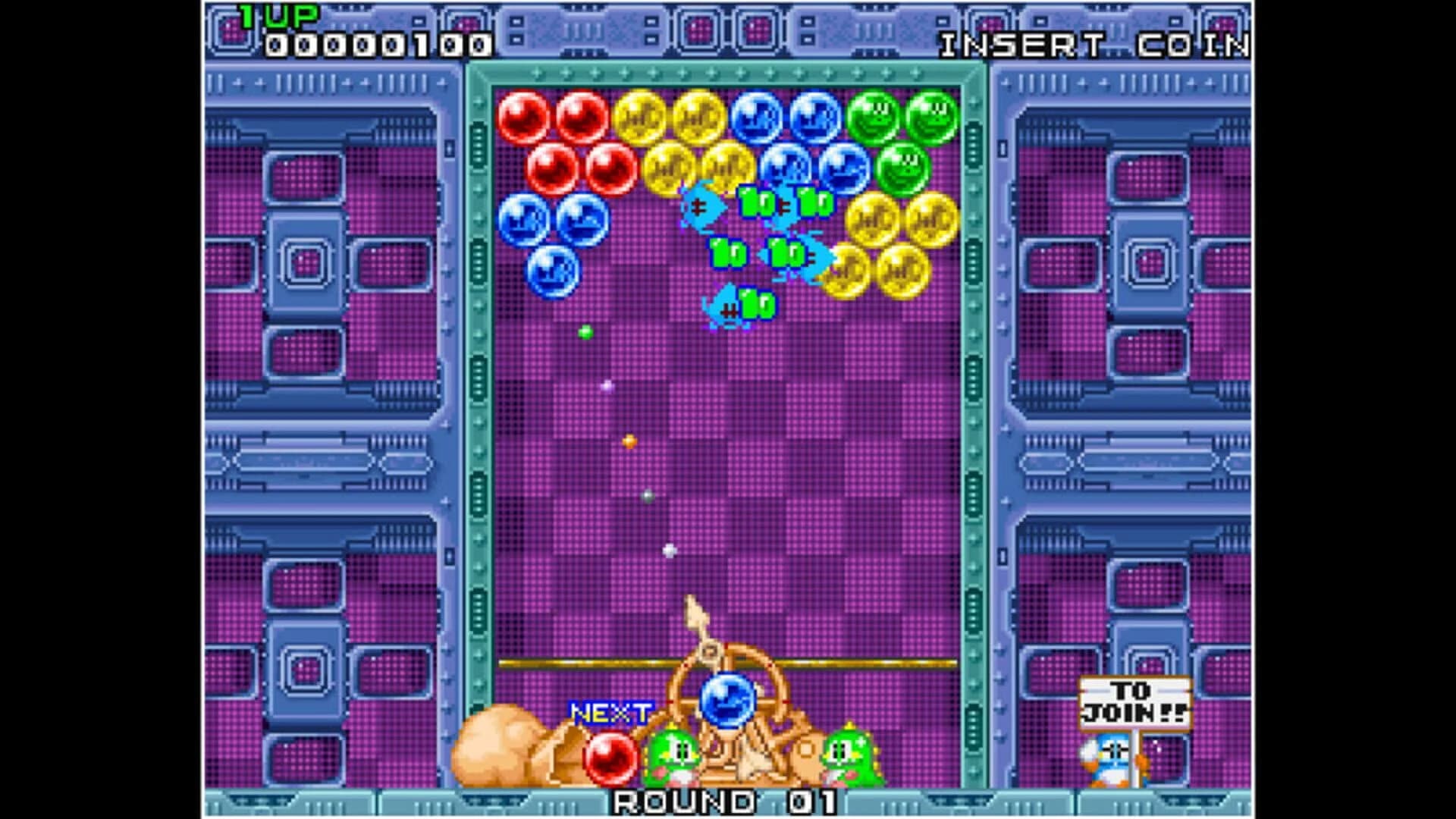Click the red bubble in the top-left corner
Screen dimensions: 1456x819
coord(524,115)
